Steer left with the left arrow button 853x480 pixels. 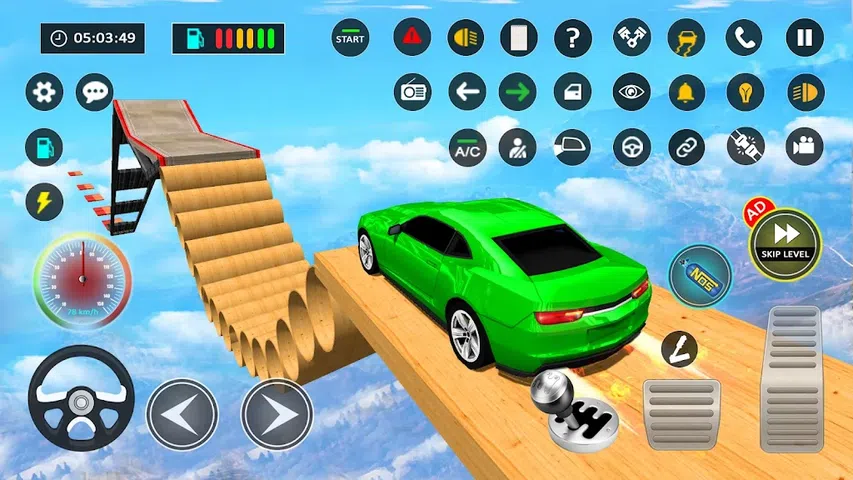tap(182, 413)
